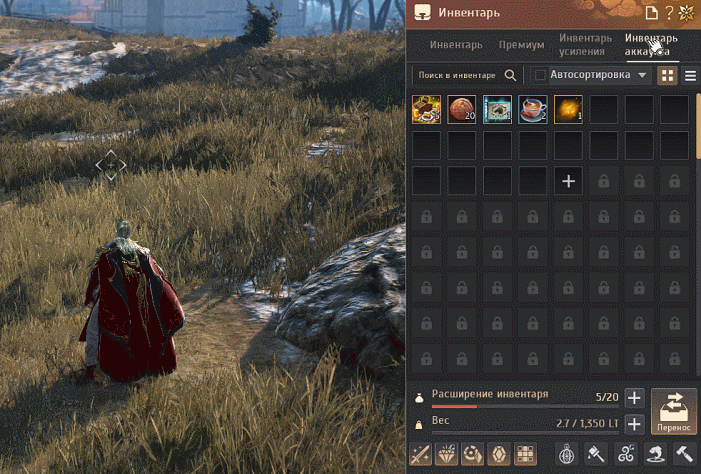Select the food platter item slot
The image size is (701, 474).
(x=426, y=109)
